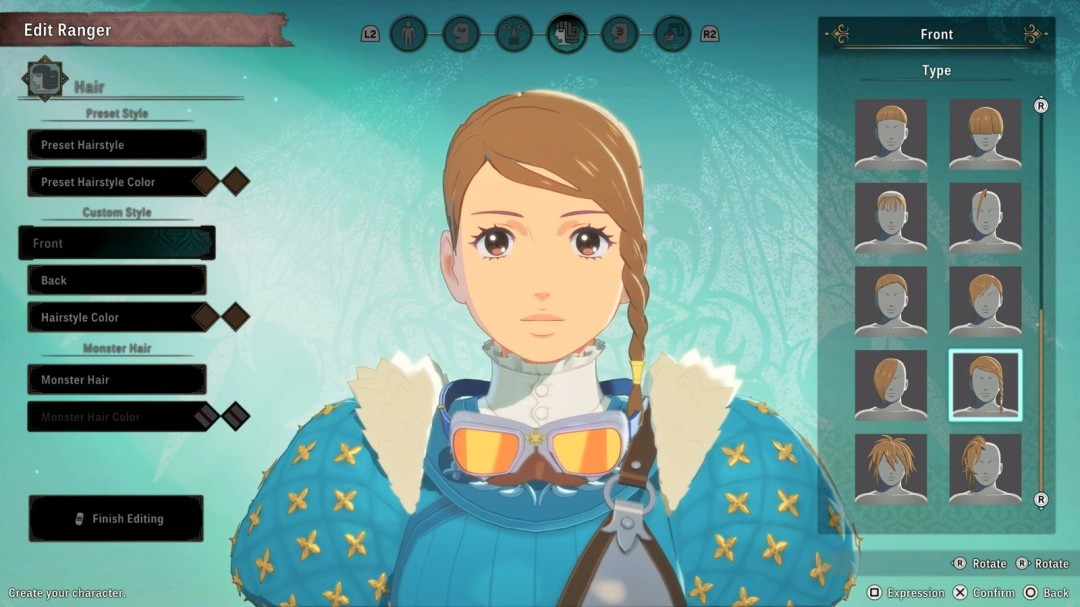This screenshot has height=607, width=1080.
Task: Select the hairstyle covering one eye
Action: 891,385
